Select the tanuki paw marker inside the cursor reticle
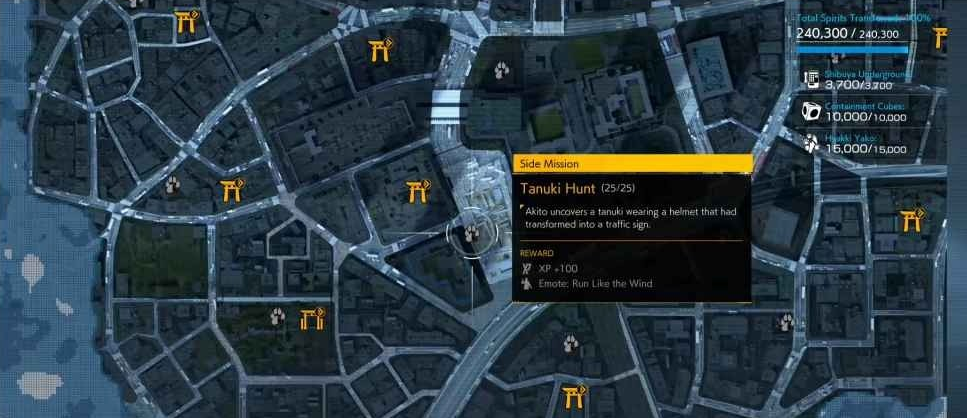The height and width of the screenshot is (418, 967). (469, 234)
